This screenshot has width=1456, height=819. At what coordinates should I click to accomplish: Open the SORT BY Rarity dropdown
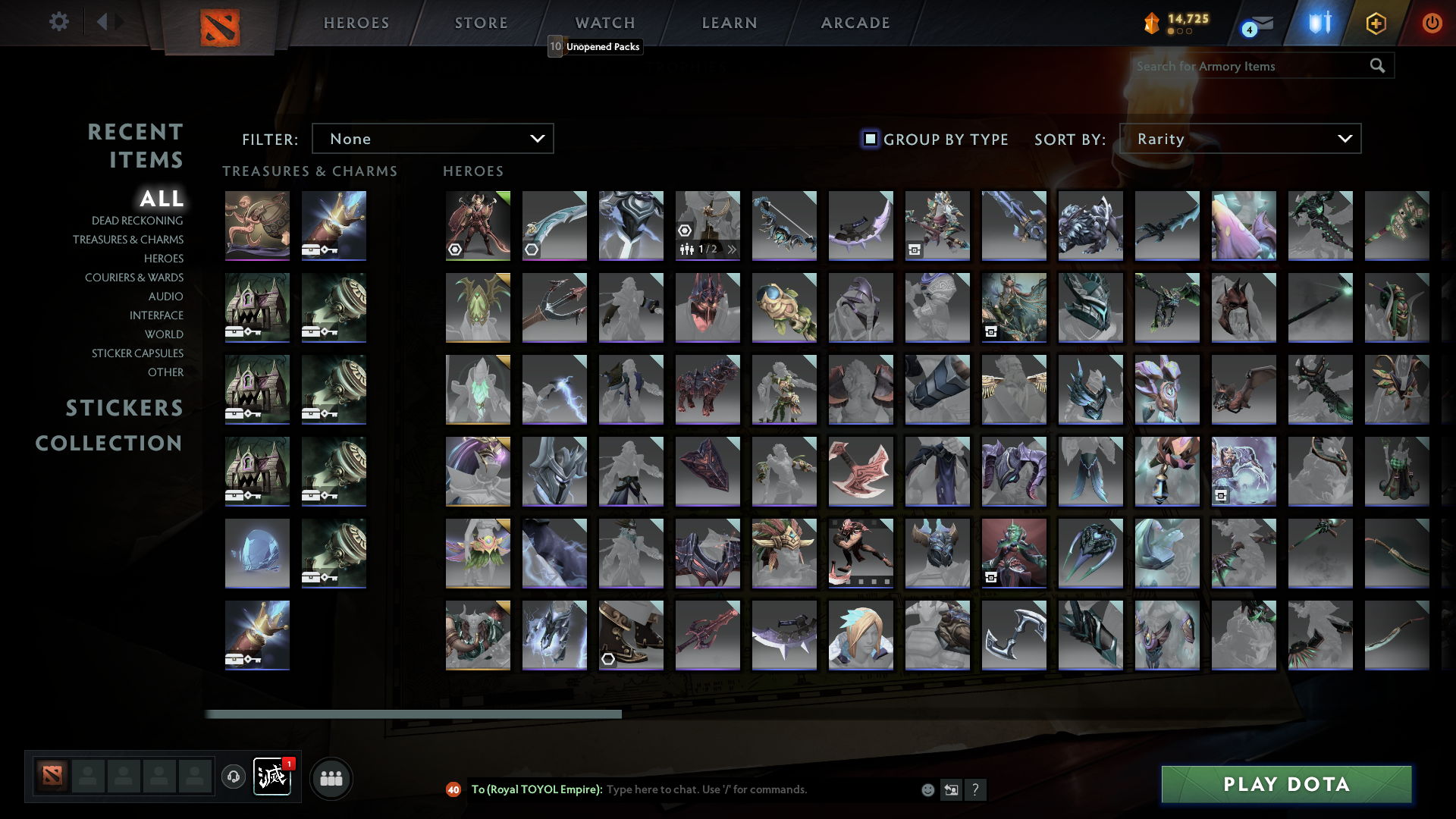tap(1239, 138)
